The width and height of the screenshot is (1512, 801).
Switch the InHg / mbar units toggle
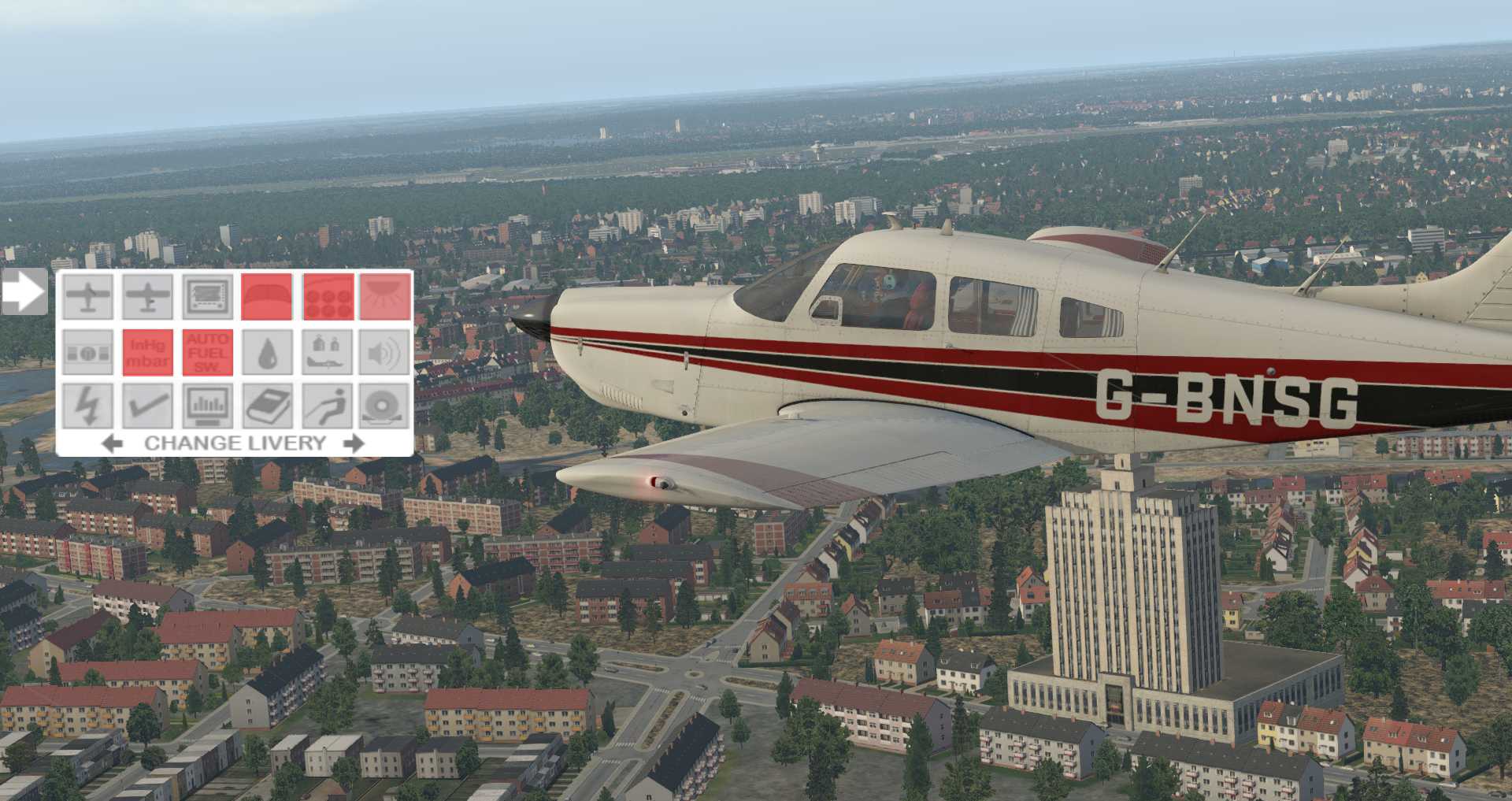tap(148, 352)
